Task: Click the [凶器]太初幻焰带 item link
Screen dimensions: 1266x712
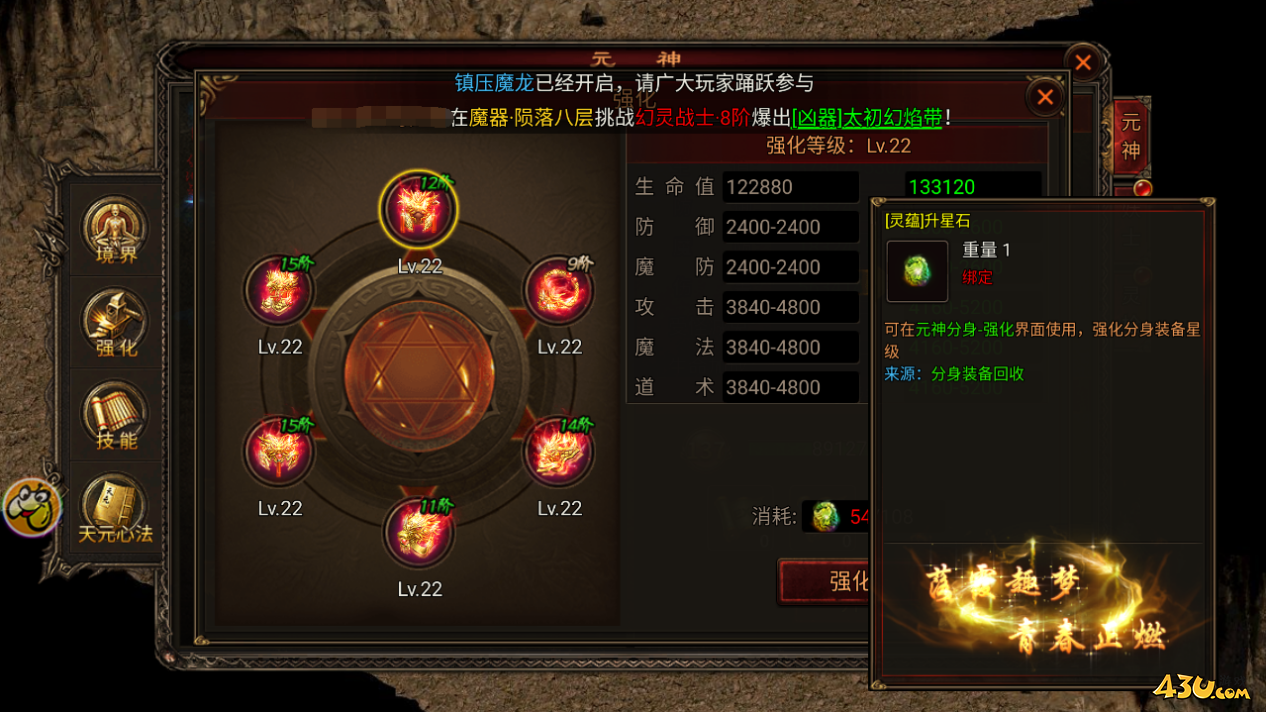Action: coord(867,118)
